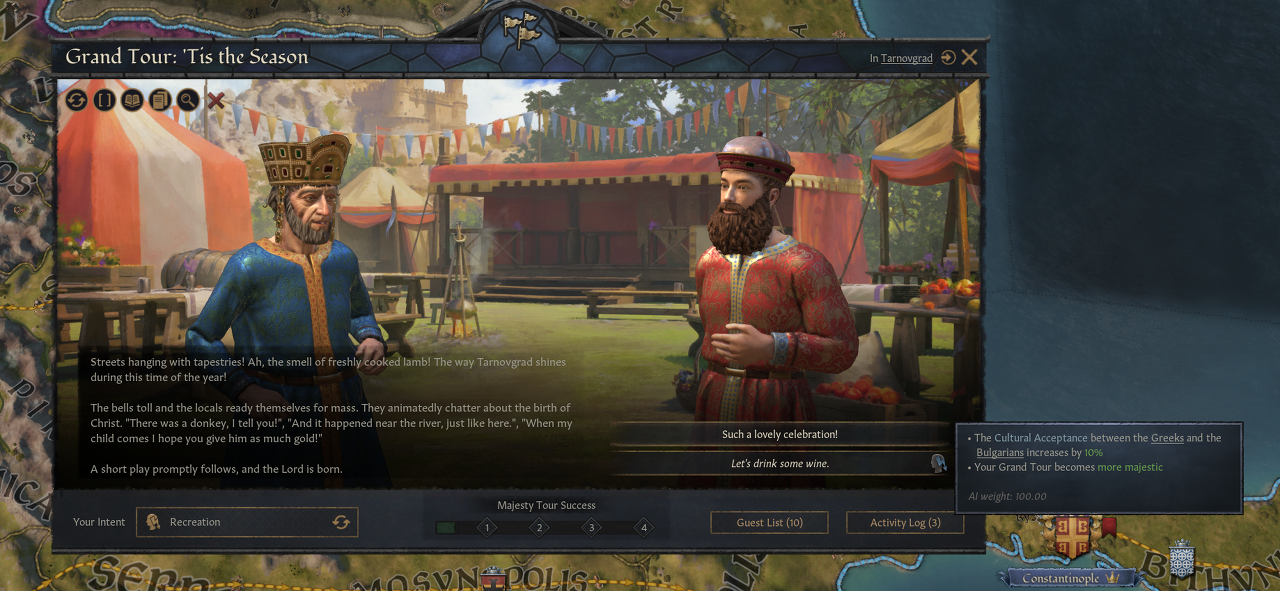Click the red X debug icon
Screen dimensions: 1280x591
[x=216, y=100]
